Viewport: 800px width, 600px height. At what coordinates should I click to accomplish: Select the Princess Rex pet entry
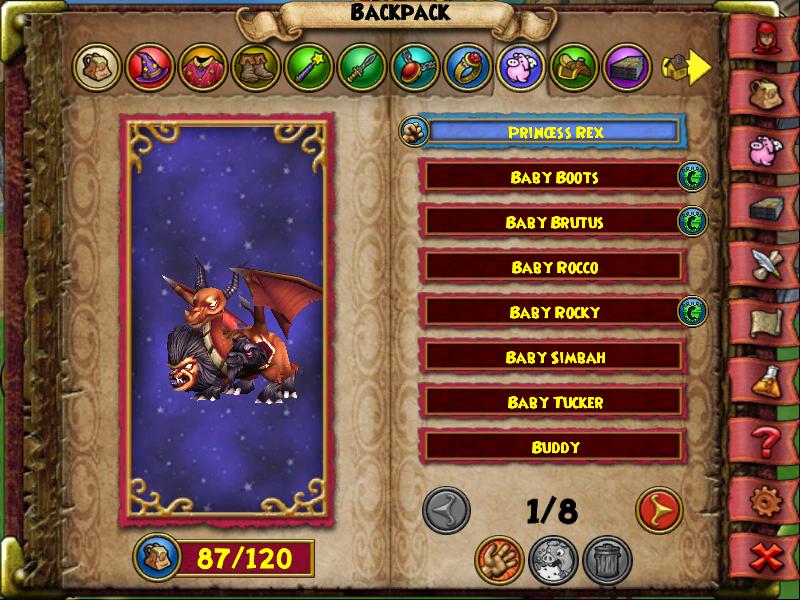click(x=555, y=132)
